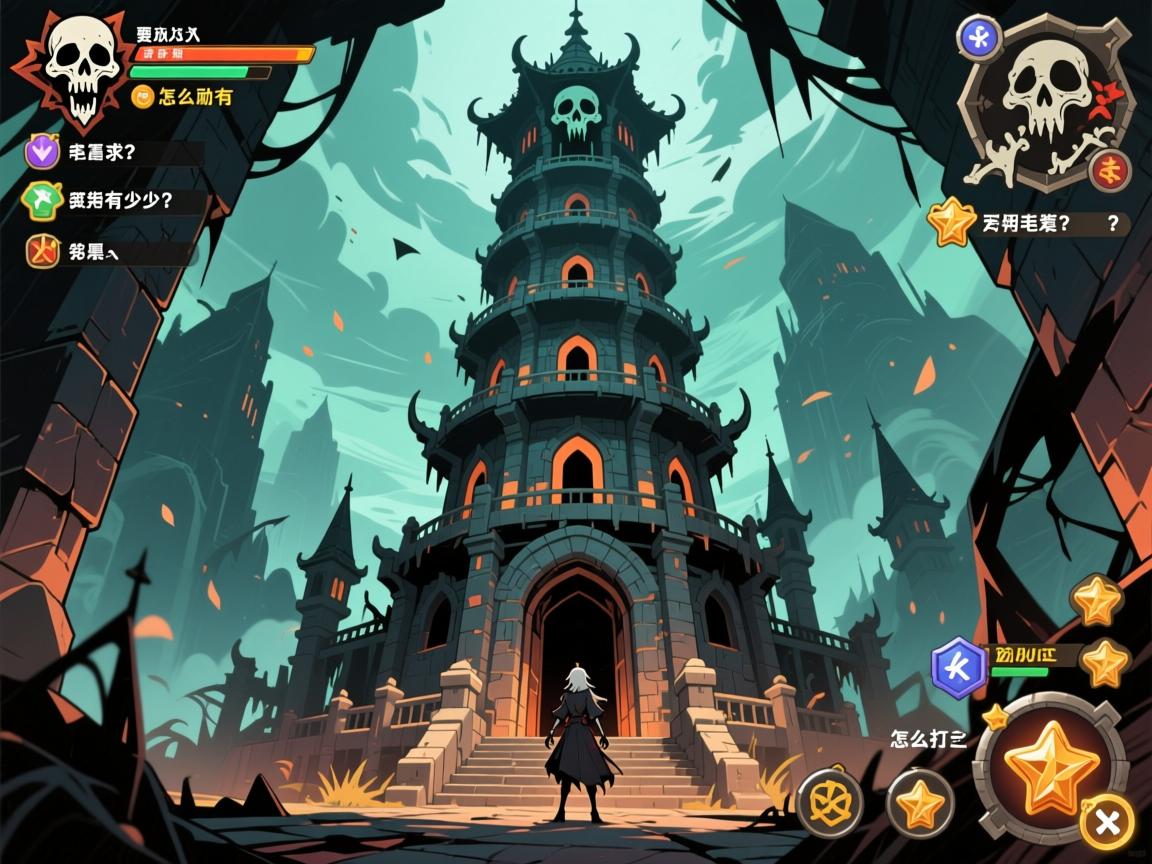Use the small round star skill button
This screenshot has width=1152, height=864.
point(921,801)
